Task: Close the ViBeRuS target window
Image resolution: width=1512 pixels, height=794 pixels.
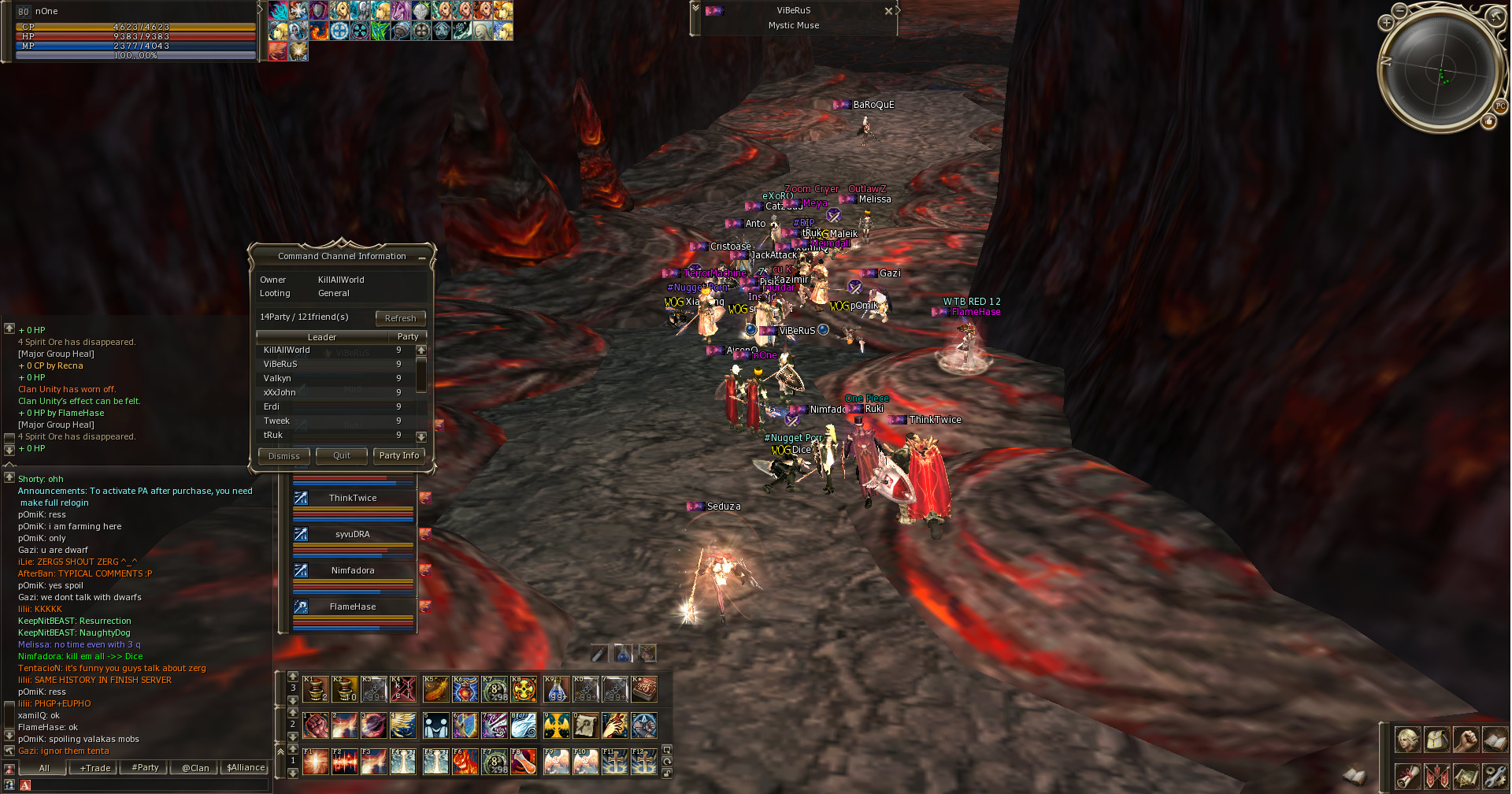Action: click(x=888, y=11)
